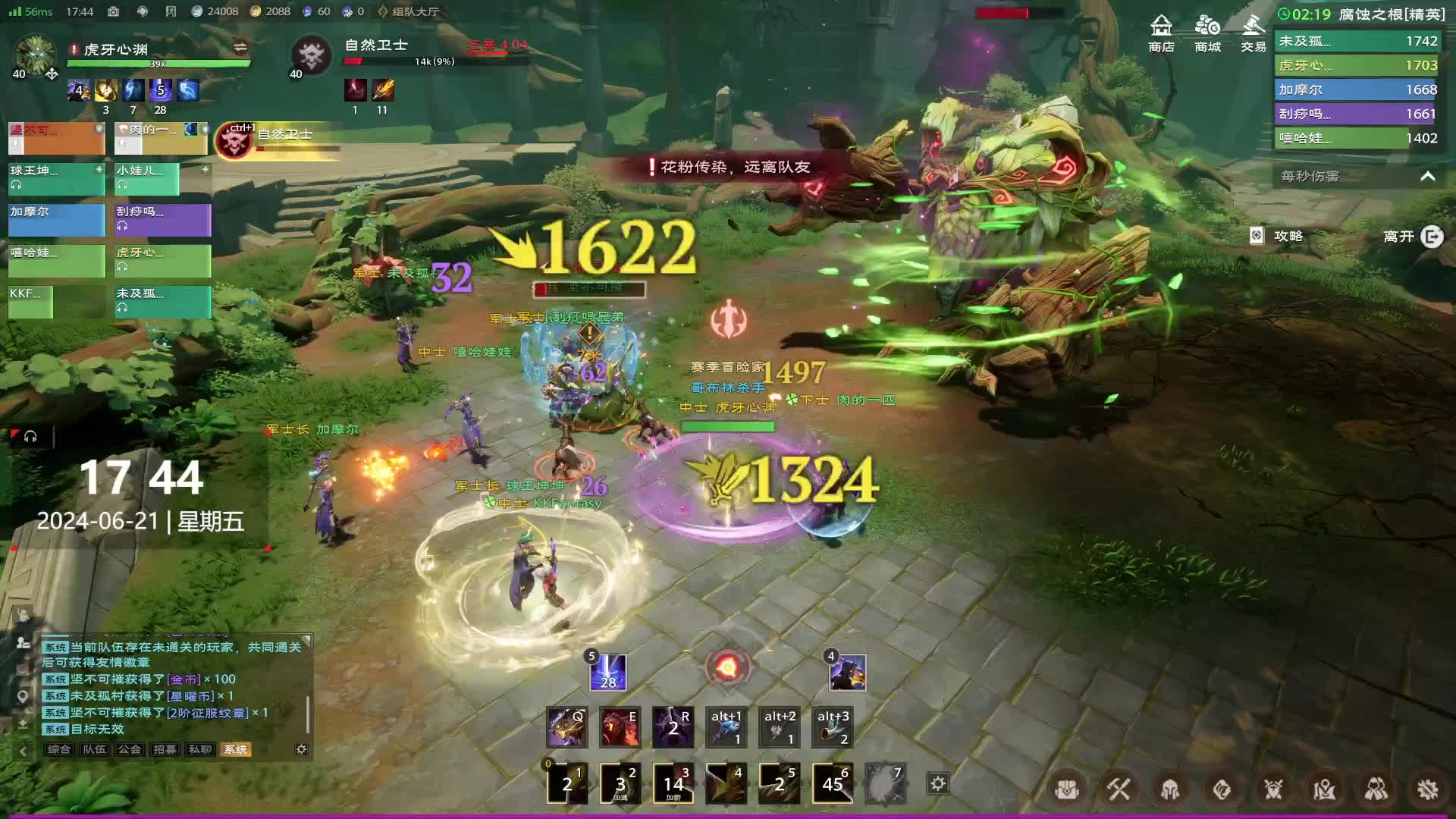Open the skill bar settings gear
1456x819 pixels.
tap(938, 783)
